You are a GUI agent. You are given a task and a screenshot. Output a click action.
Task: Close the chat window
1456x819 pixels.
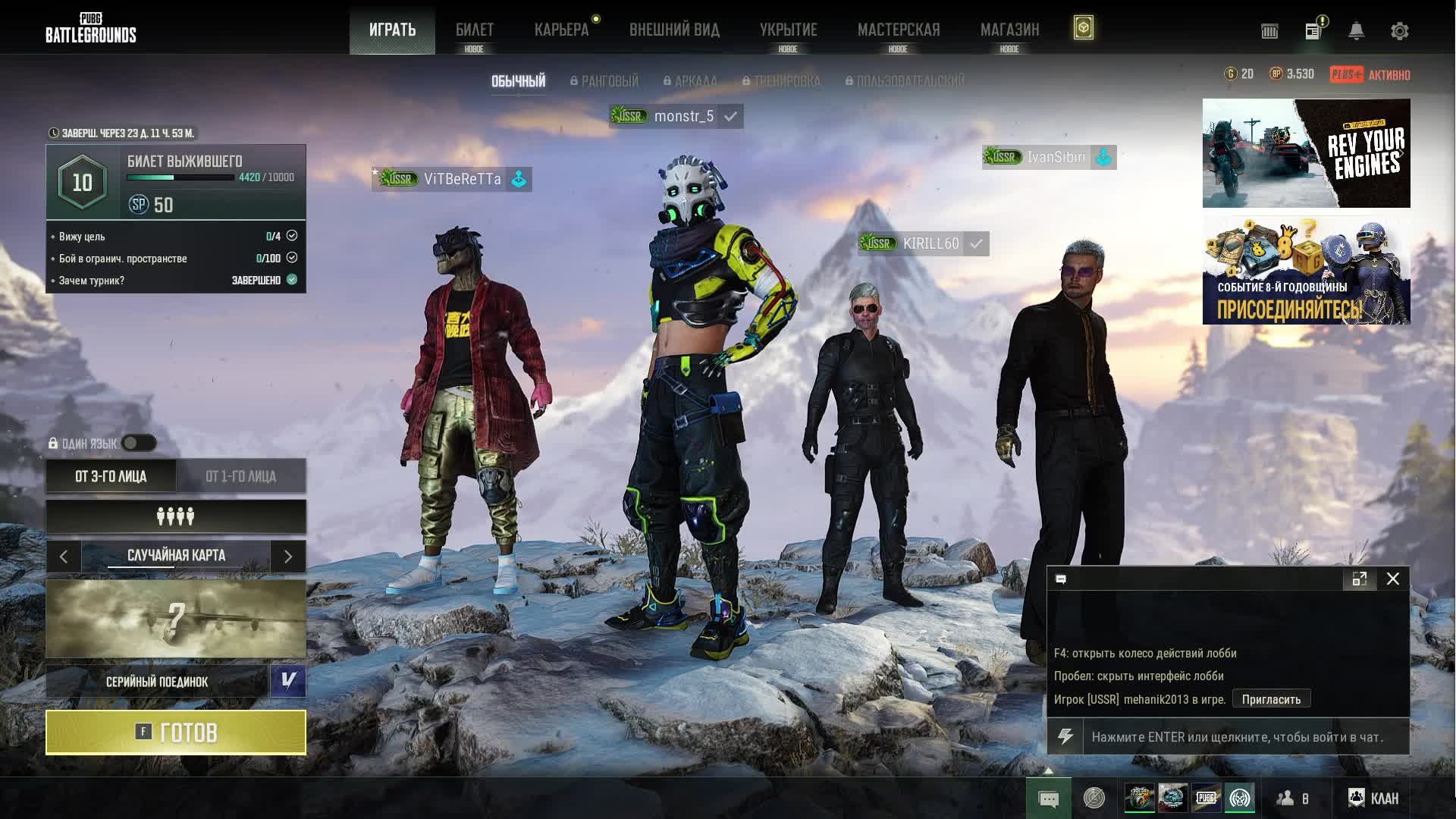pyautogui.click(x=1393, y=579)
